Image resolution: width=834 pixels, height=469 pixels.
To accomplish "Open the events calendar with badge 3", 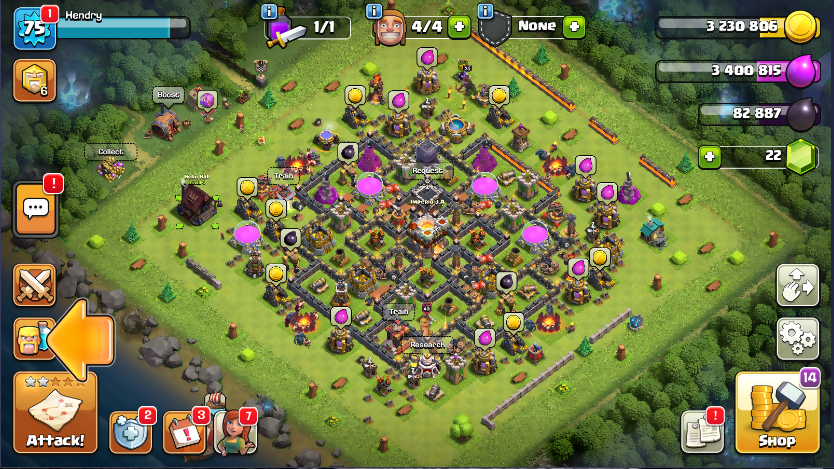I will 182,431.
